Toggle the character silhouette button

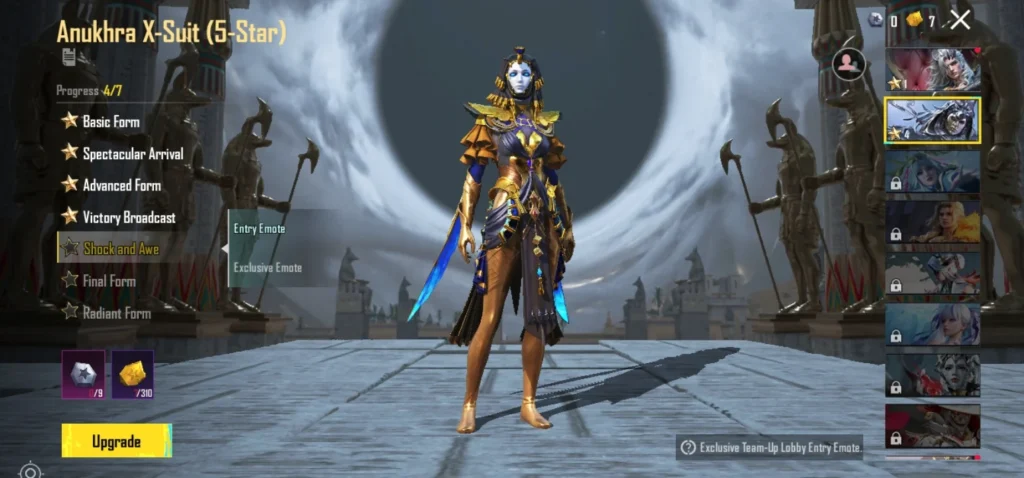pyautogui.click(x=849, y=64)
